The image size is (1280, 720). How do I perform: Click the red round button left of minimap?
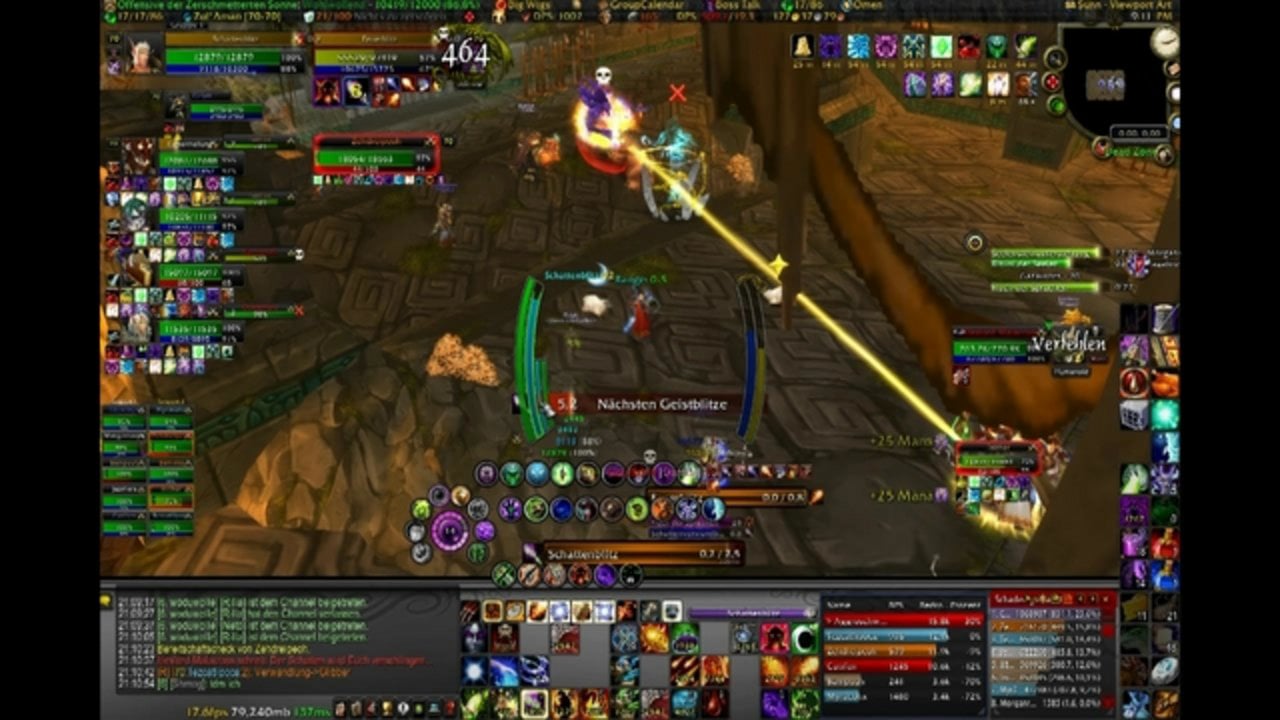pos(1053,82)
